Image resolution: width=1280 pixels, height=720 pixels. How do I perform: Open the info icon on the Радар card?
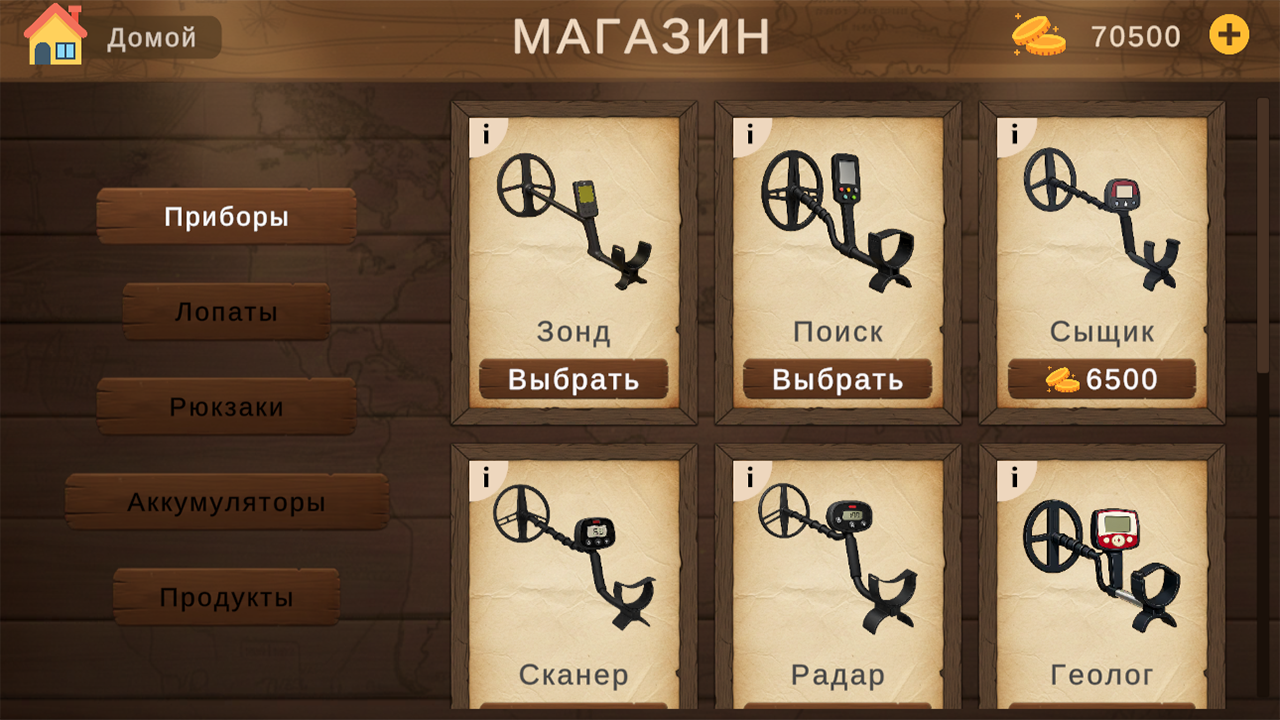(x=751, y=475)
